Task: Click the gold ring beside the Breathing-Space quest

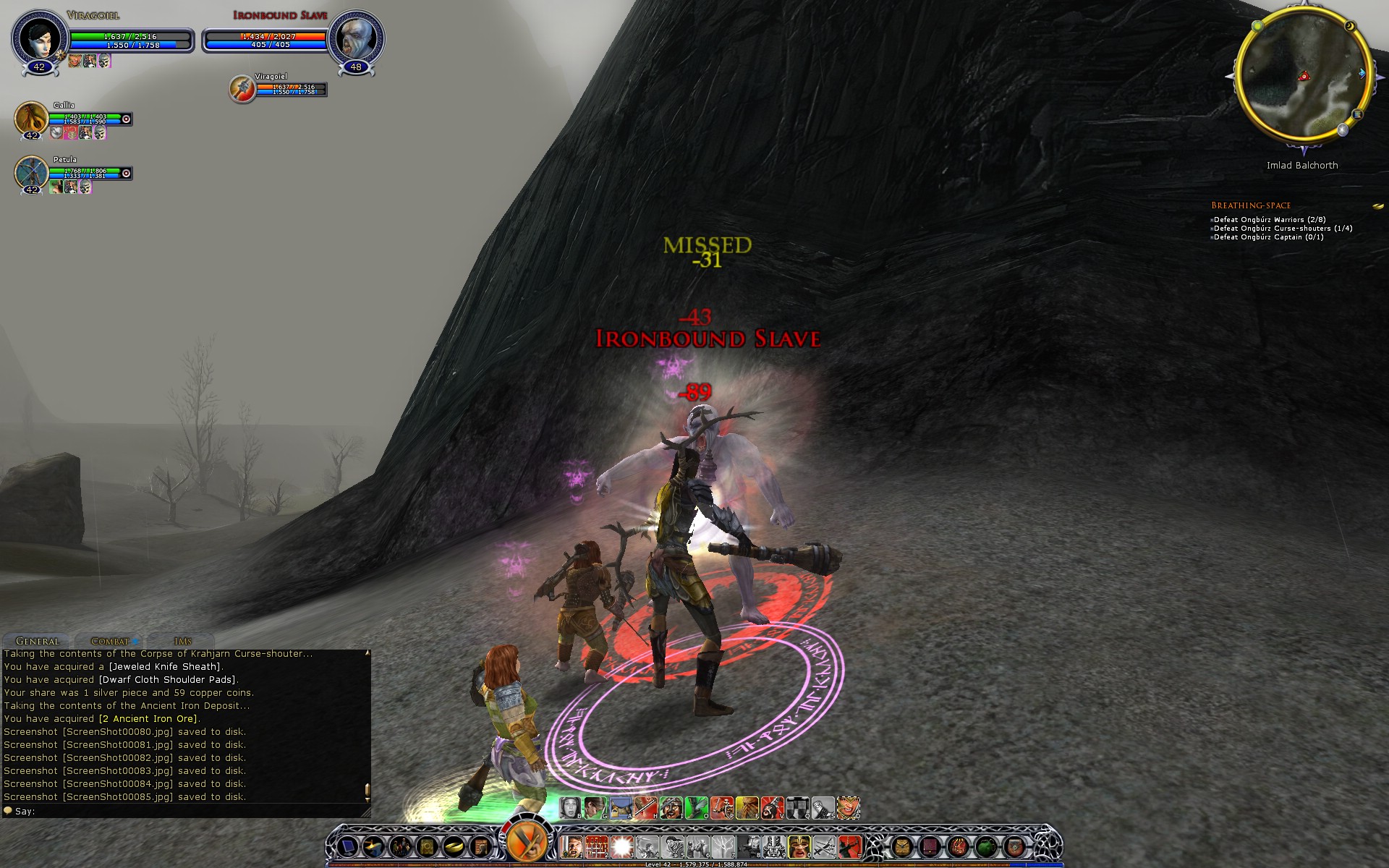Action: click(1378, 206)
